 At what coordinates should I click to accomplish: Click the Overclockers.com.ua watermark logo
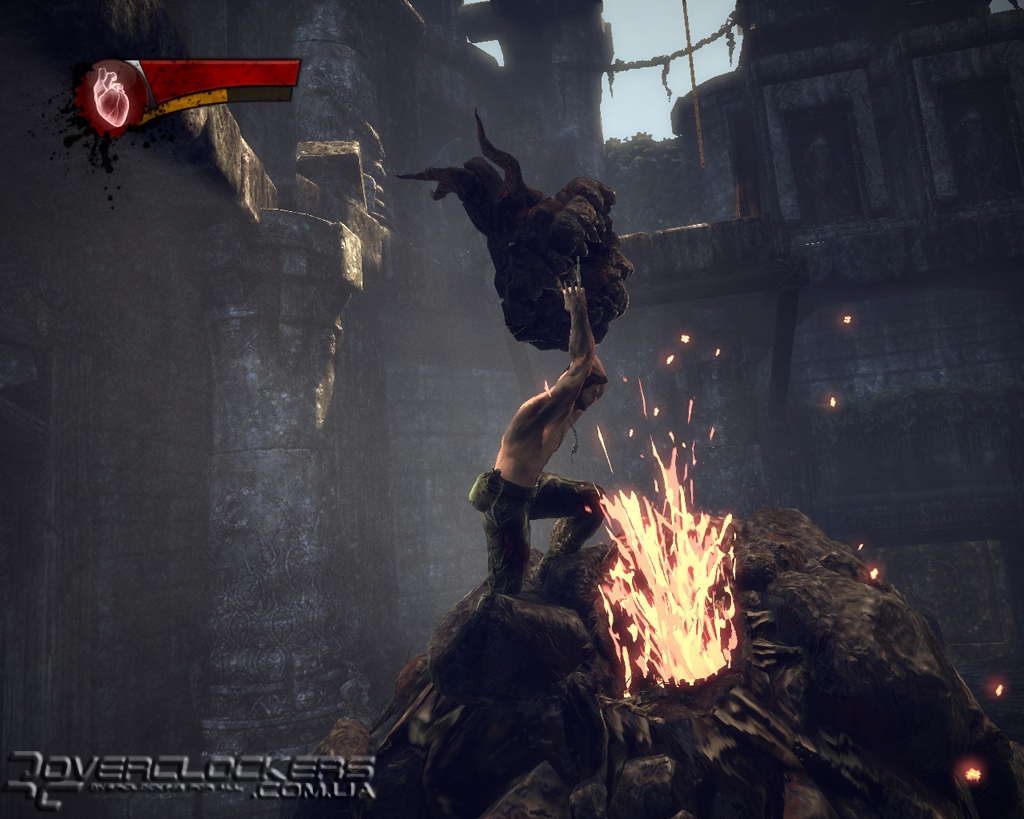point(190,777)
